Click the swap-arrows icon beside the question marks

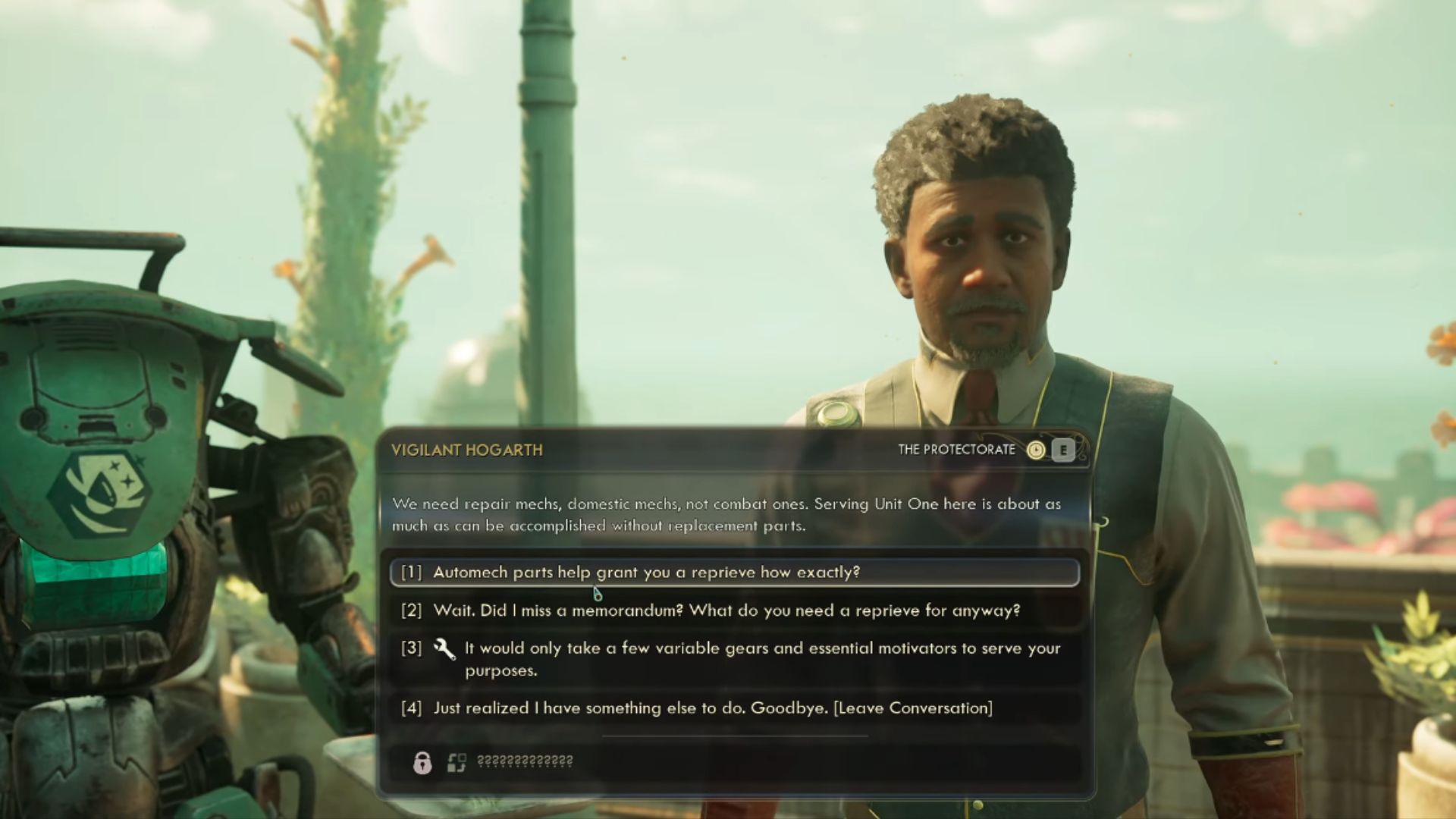[456, 761]
